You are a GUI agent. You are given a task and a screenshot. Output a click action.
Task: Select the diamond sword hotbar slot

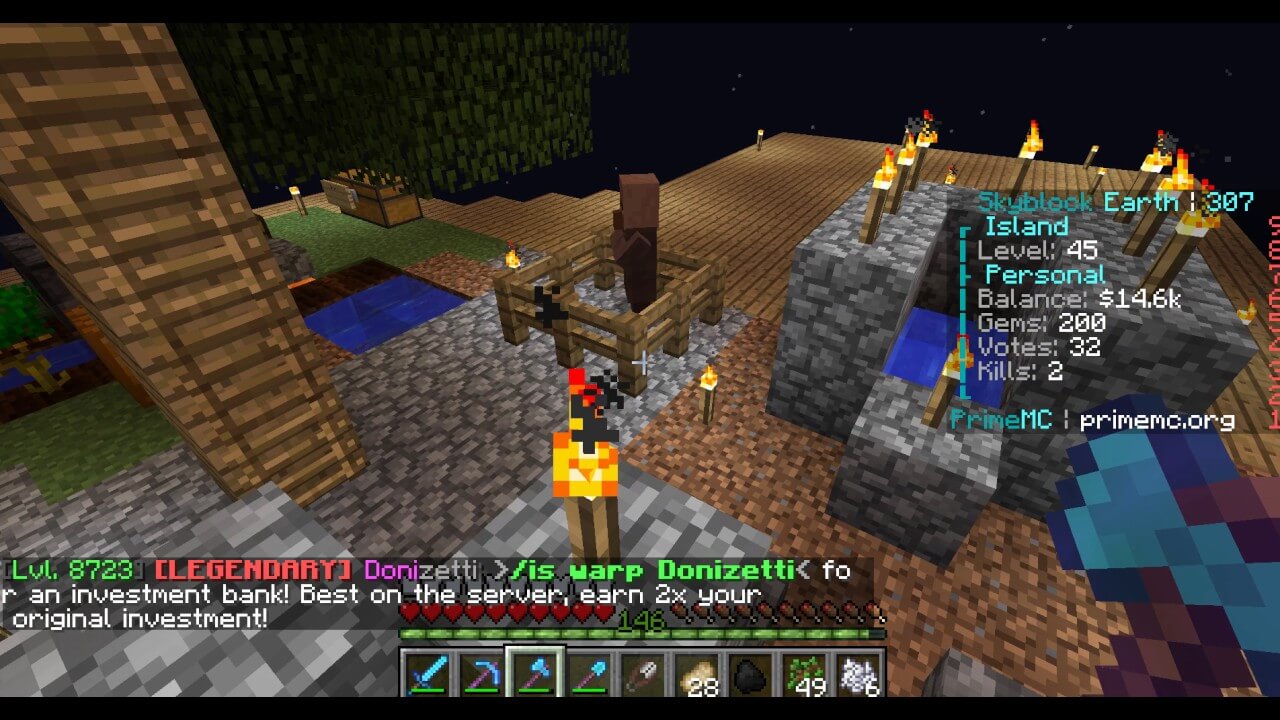pos(426,673)
